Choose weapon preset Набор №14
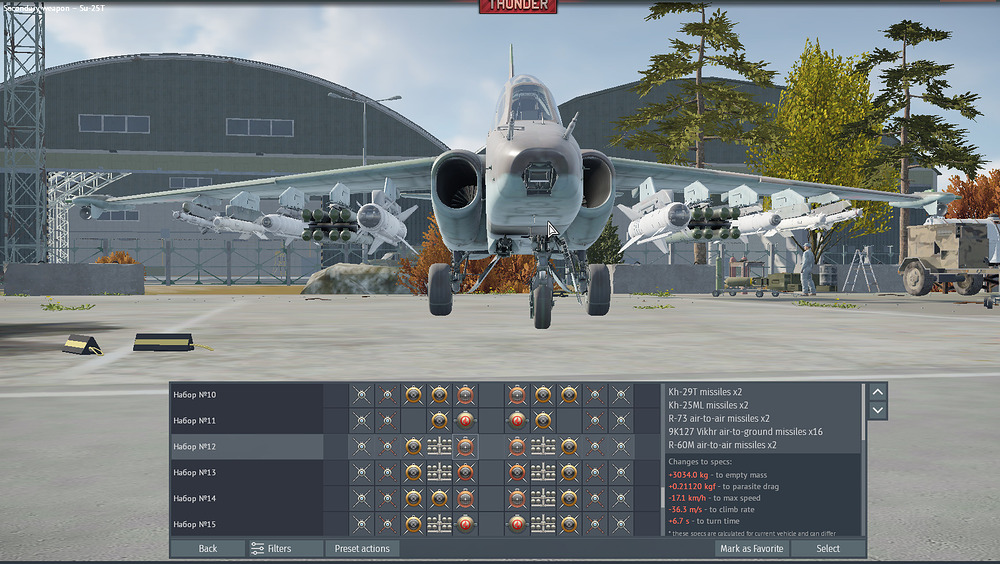1000x564 pixels. click(246, 498)
